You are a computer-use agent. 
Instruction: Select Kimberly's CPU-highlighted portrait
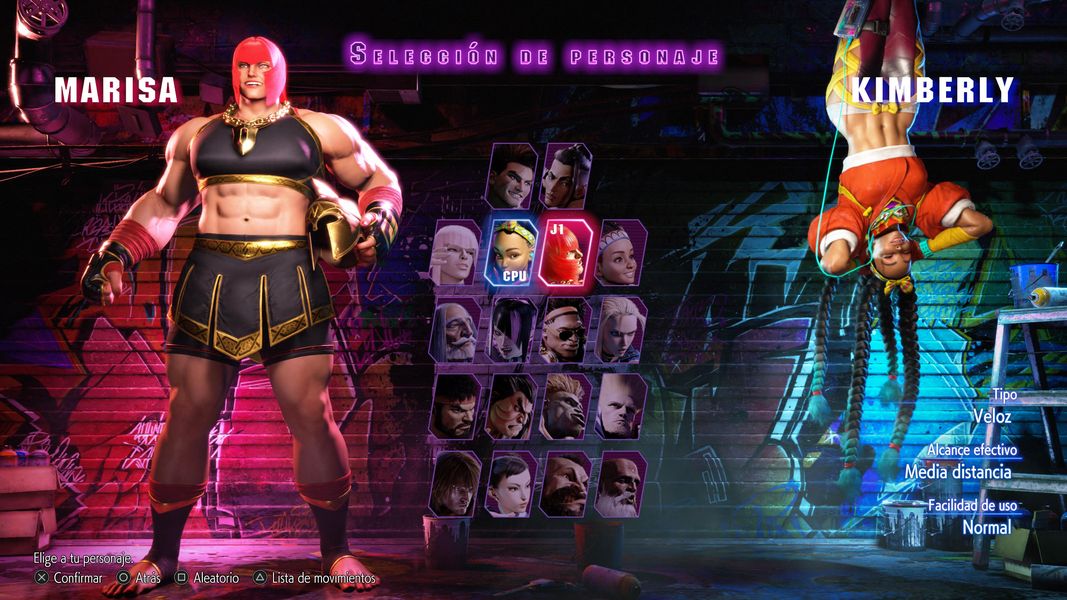[511, 253]
